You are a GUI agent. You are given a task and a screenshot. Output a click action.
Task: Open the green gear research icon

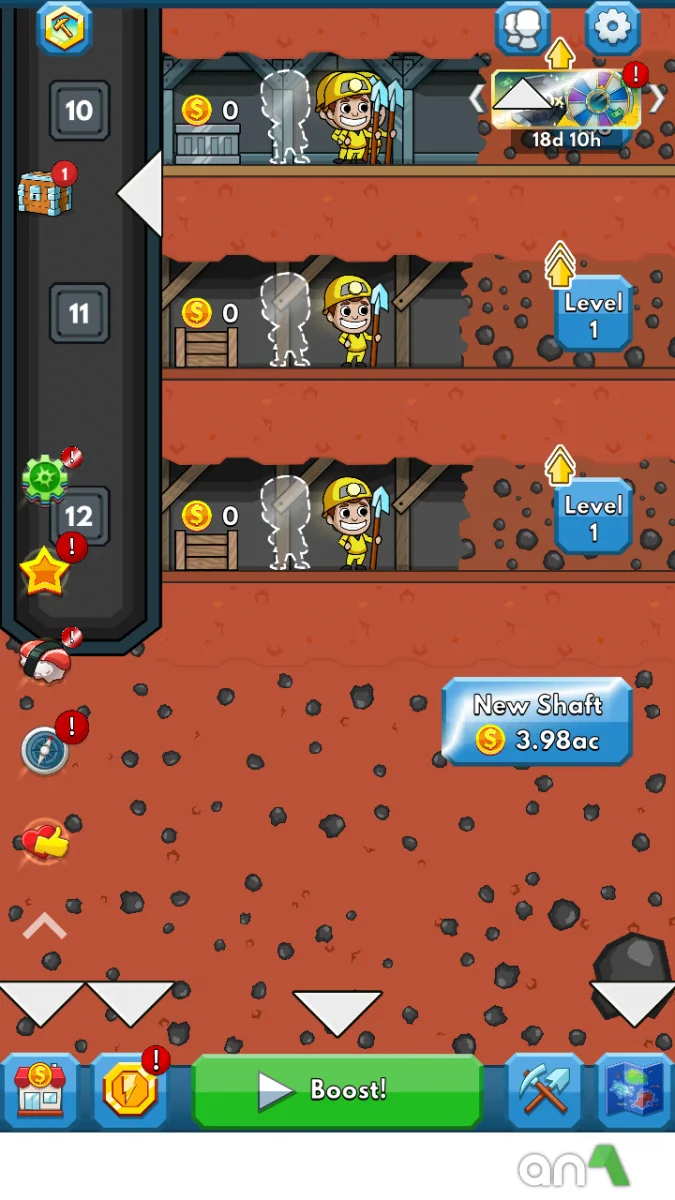coord(44,480)
